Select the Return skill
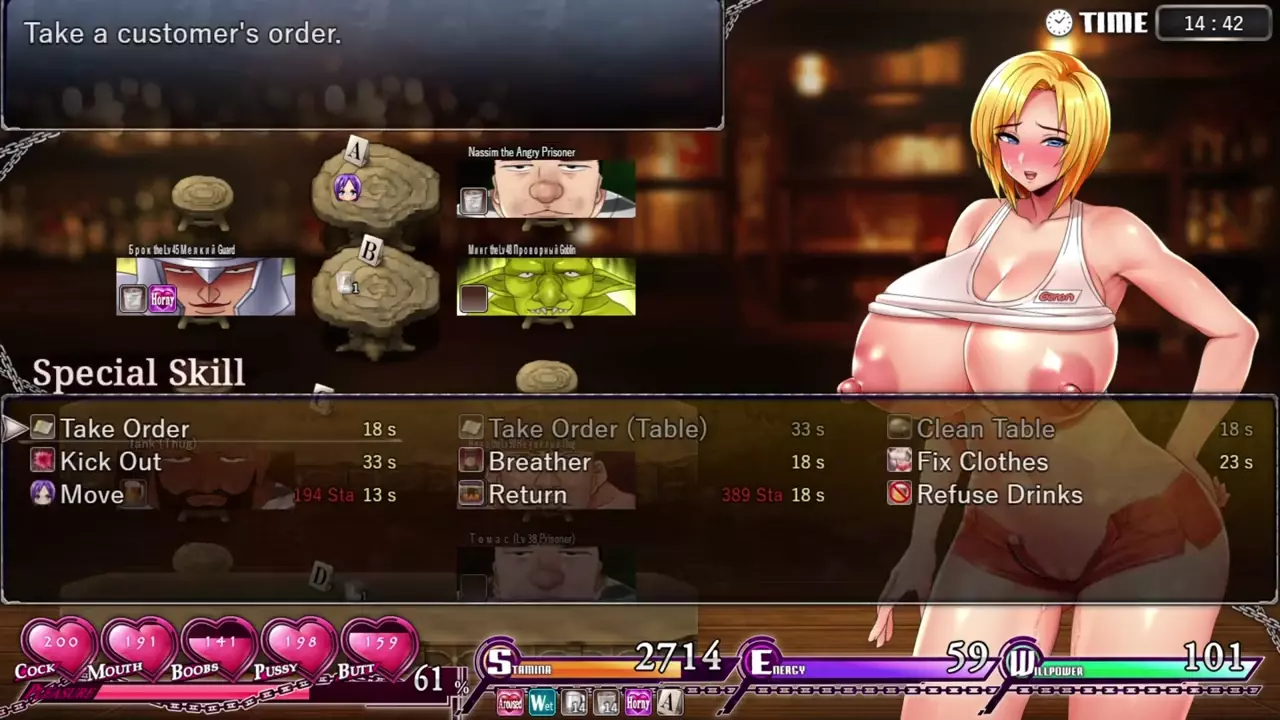1280x720 pixels. tap(527, 495)
